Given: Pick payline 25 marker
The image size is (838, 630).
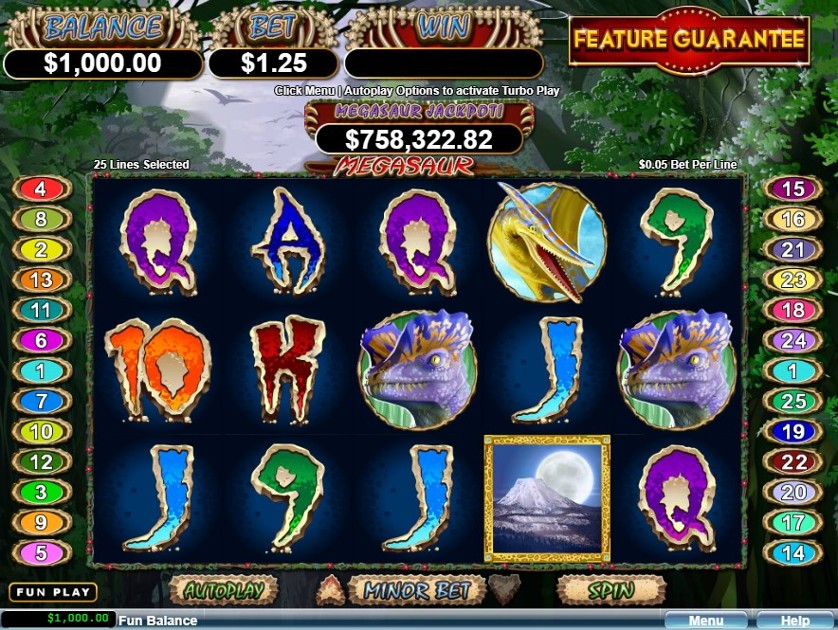Looking at the screenshot, I should [792, 402].
